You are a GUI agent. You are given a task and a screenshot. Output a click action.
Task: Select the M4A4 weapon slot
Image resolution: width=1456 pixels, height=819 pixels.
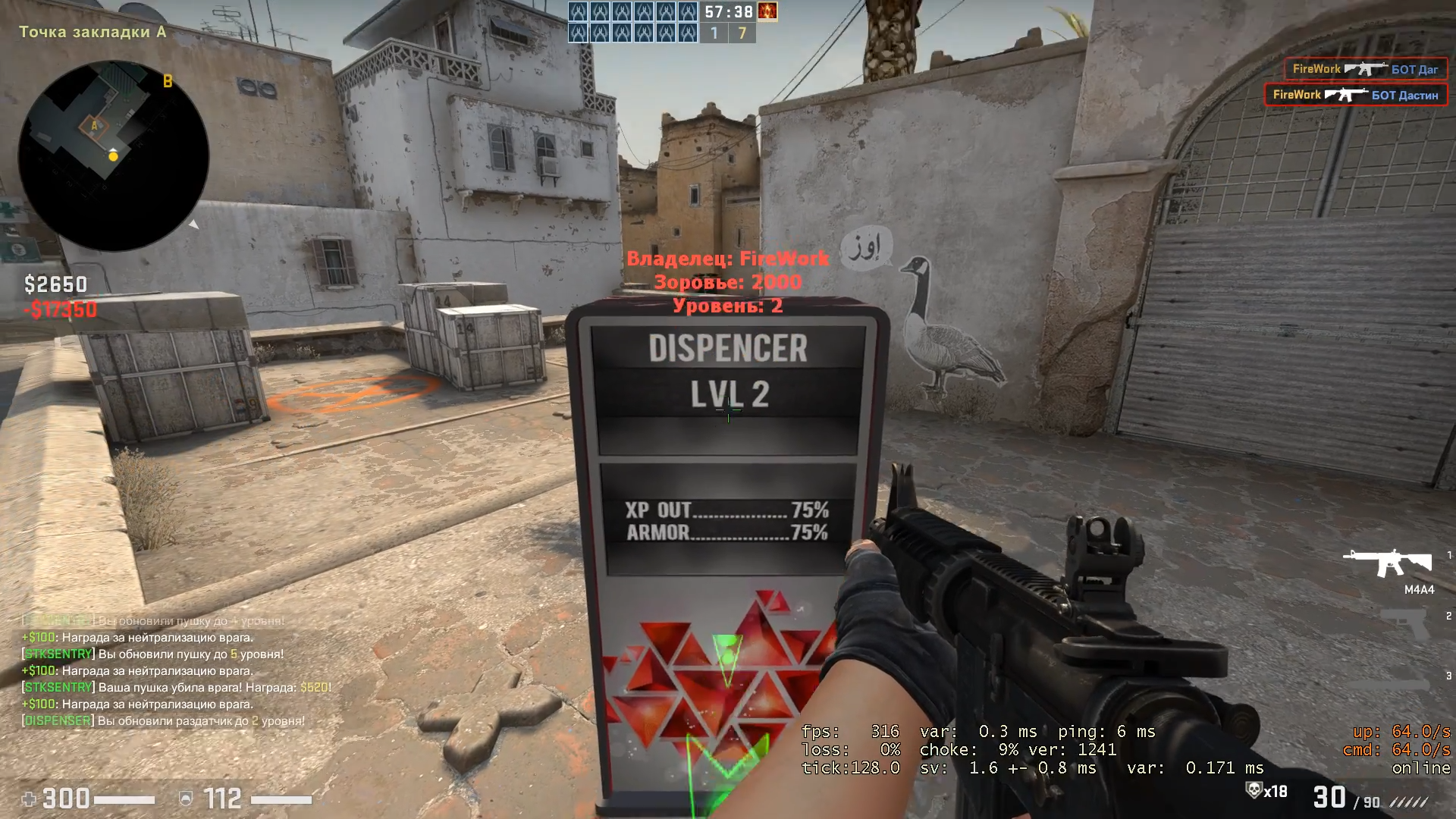click(x=1388, y=564)
